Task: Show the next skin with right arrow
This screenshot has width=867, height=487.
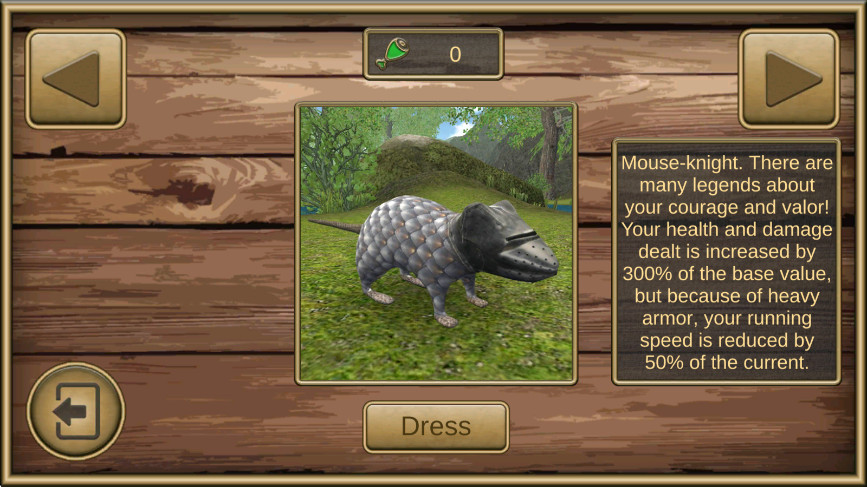Action: click(x=788, y=79)
